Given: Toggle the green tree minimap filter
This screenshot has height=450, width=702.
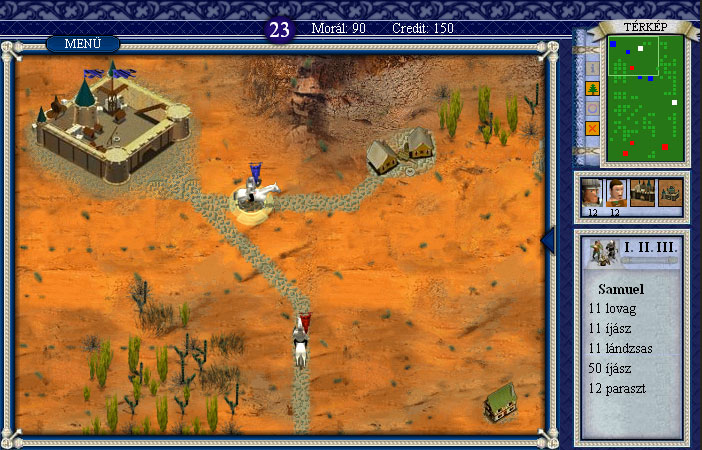Looking at the screenshot, I should 591,88.
